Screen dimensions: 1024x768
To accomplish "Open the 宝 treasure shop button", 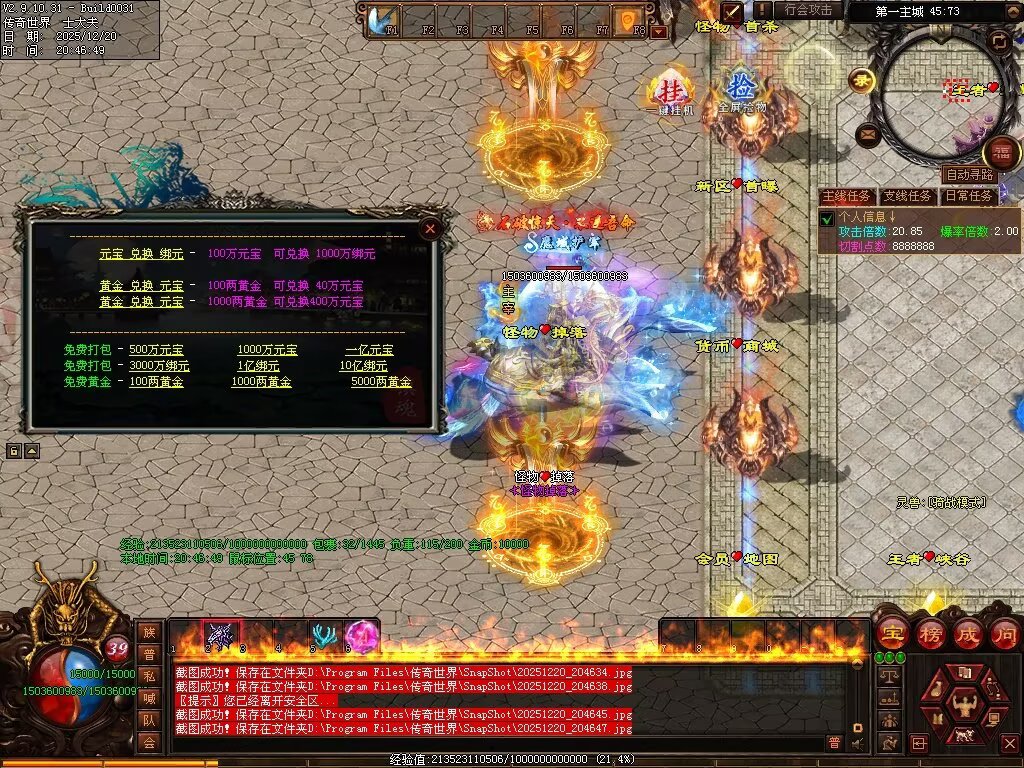I will click(x=892, y=633).
